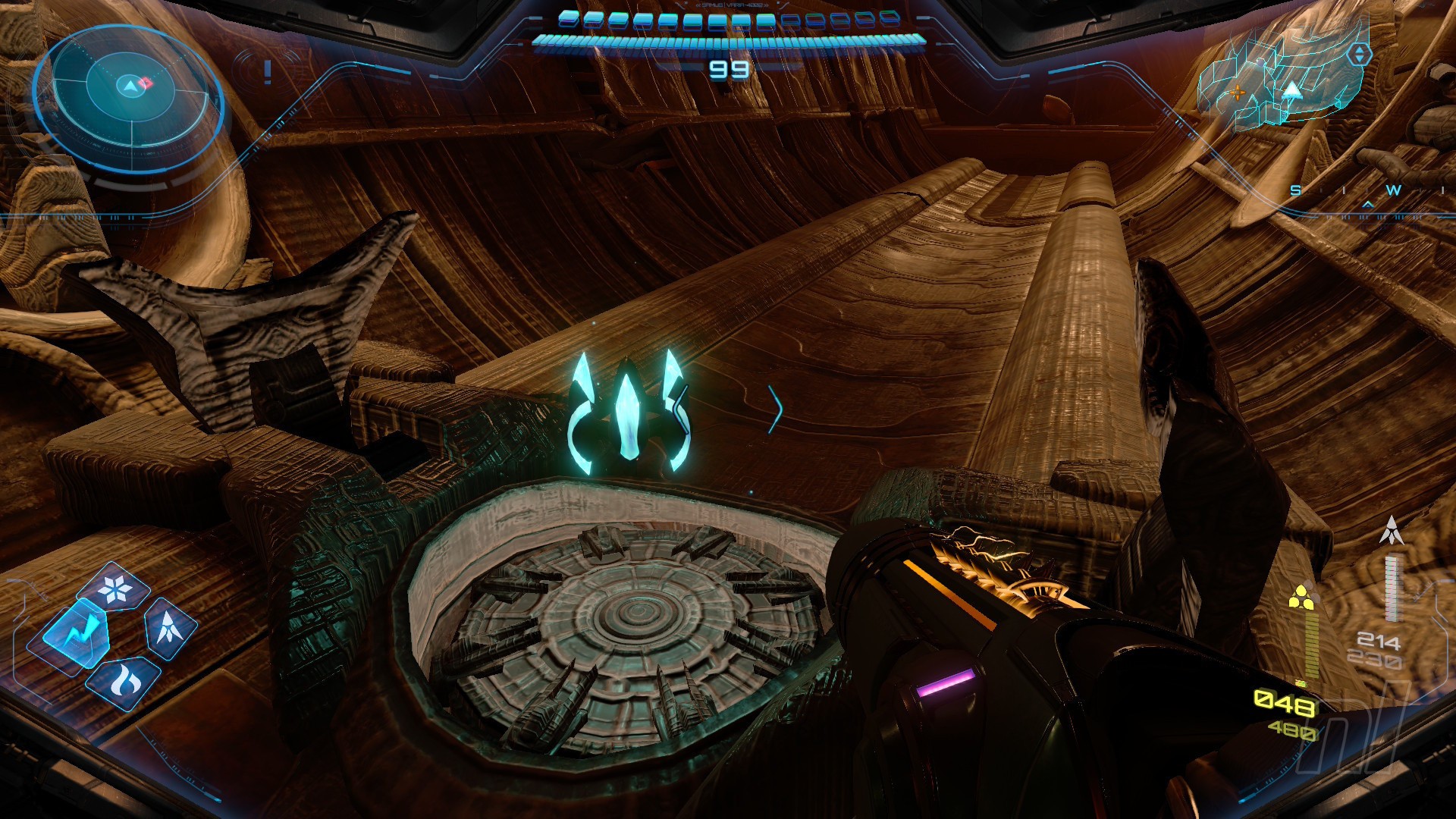Select the ice snowflake beam

tap(115, 589)
